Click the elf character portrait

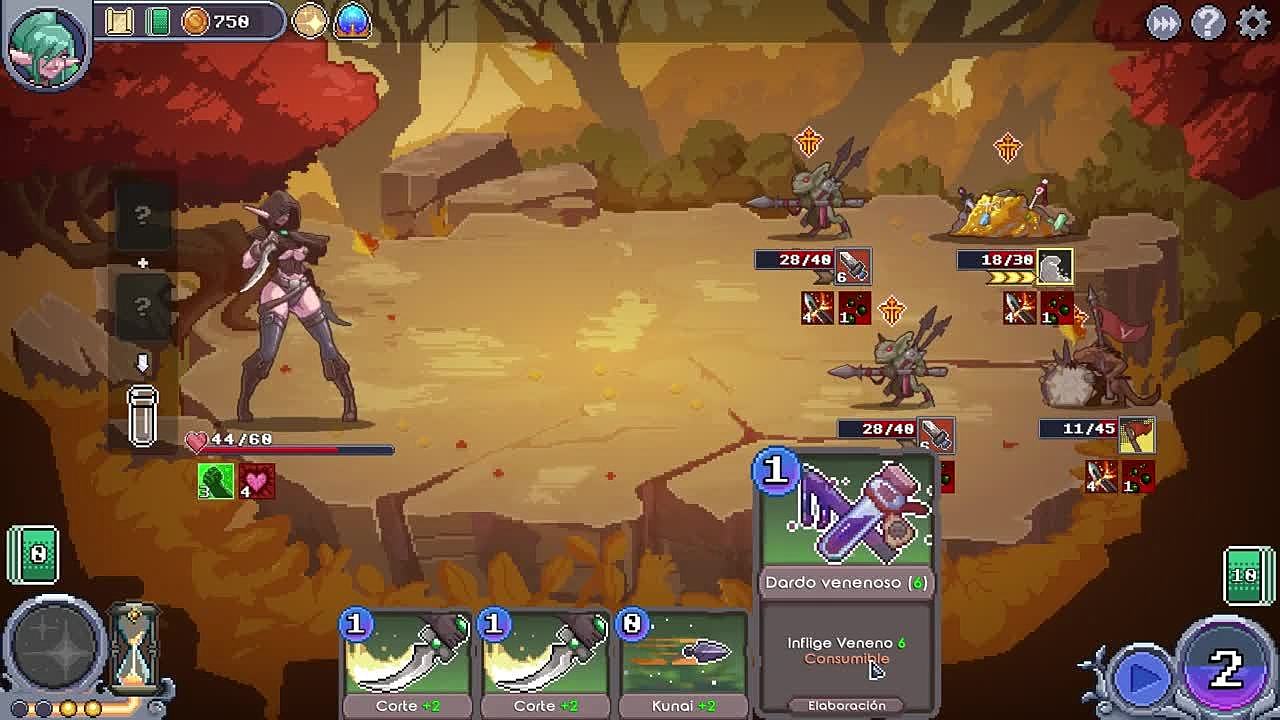click(46, 43)
